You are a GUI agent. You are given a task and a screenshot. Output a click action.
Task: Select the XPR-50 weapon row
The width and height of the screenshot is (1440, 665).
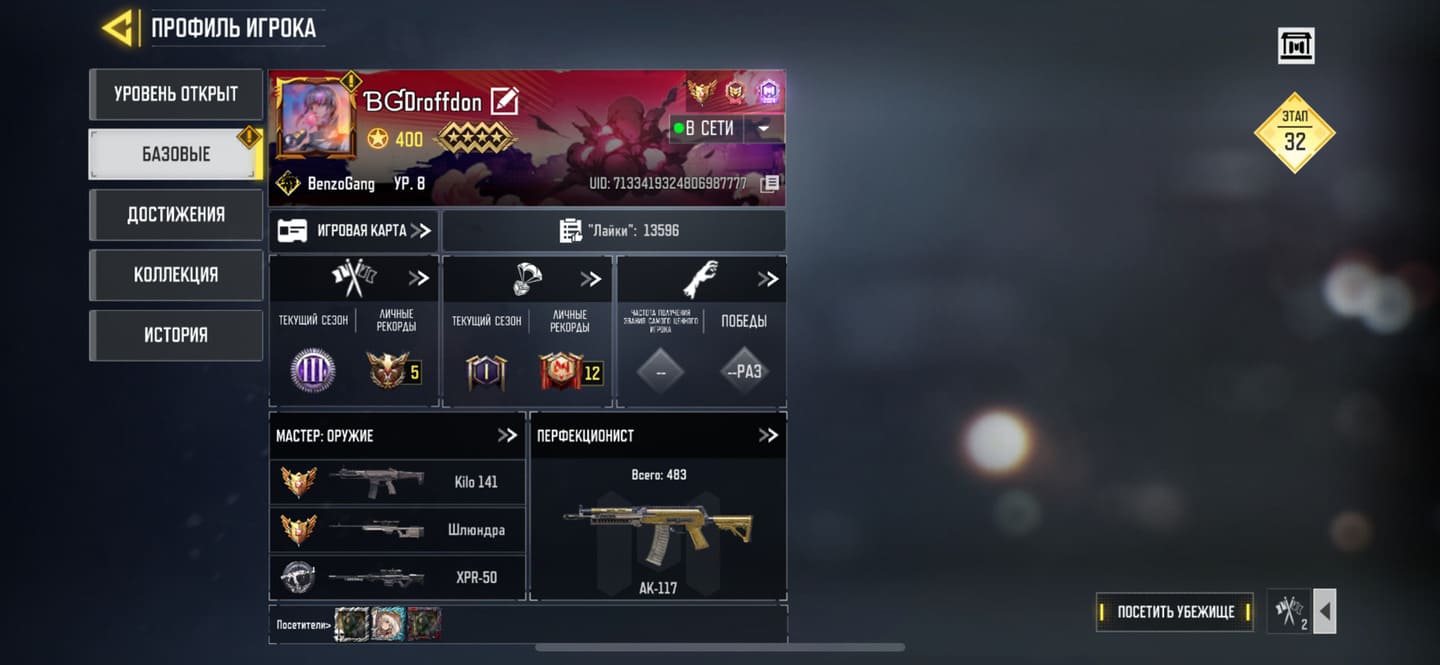click(x=397, y=577)
